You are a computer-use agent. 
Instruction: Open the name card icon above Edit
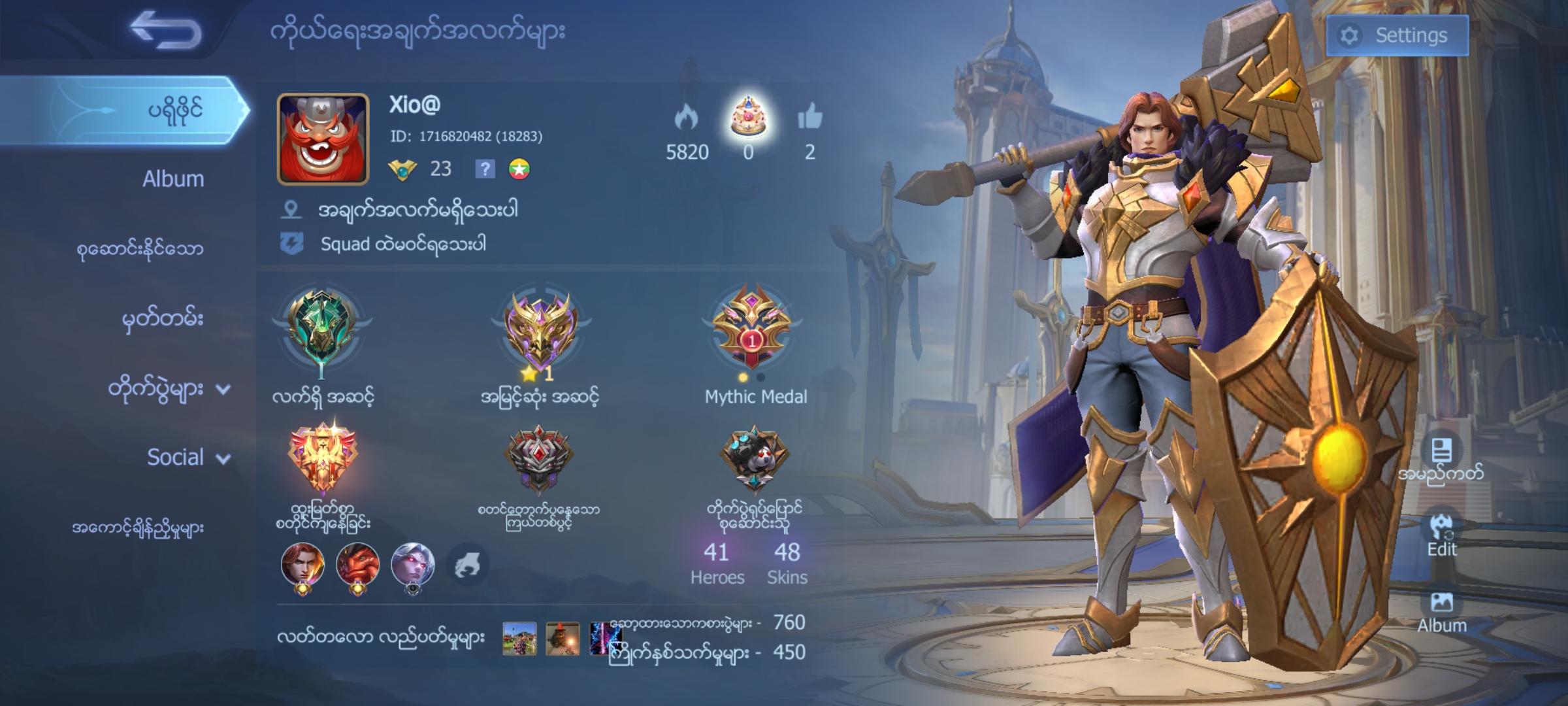(x=1441, y=451)
